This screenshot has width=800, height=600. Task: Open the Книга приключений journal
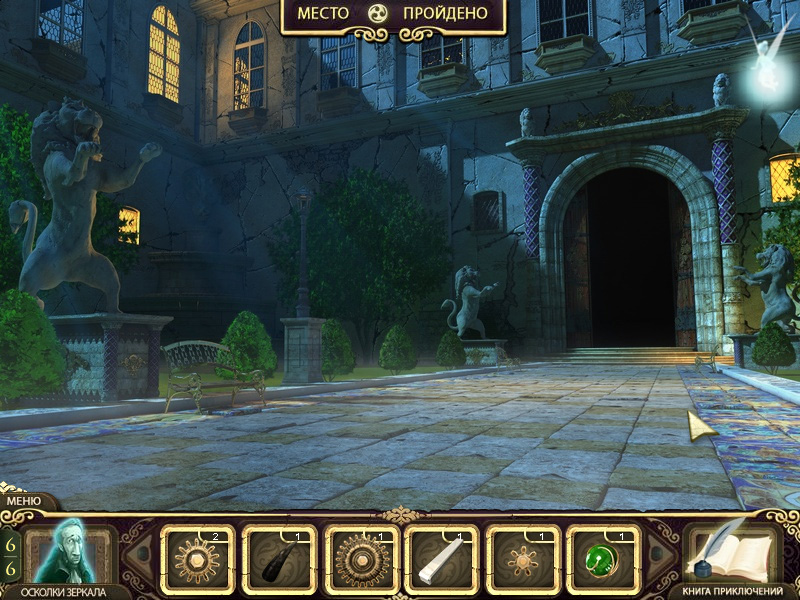click(735, 555)
